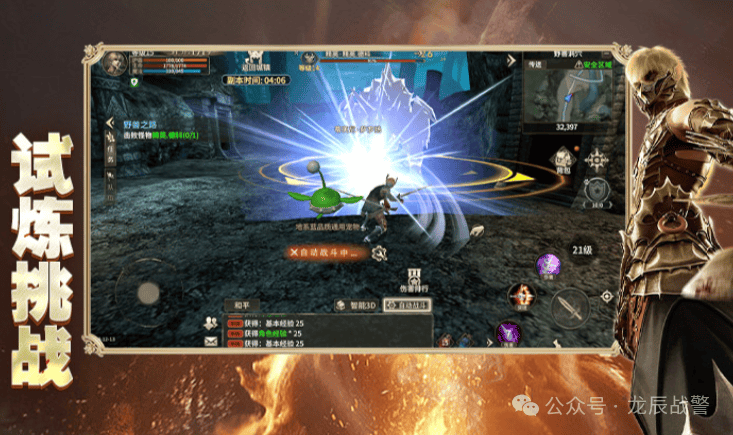Open the mail envelope icon
The height and width of the screenshot is (435, 733).
pos(211,341)
